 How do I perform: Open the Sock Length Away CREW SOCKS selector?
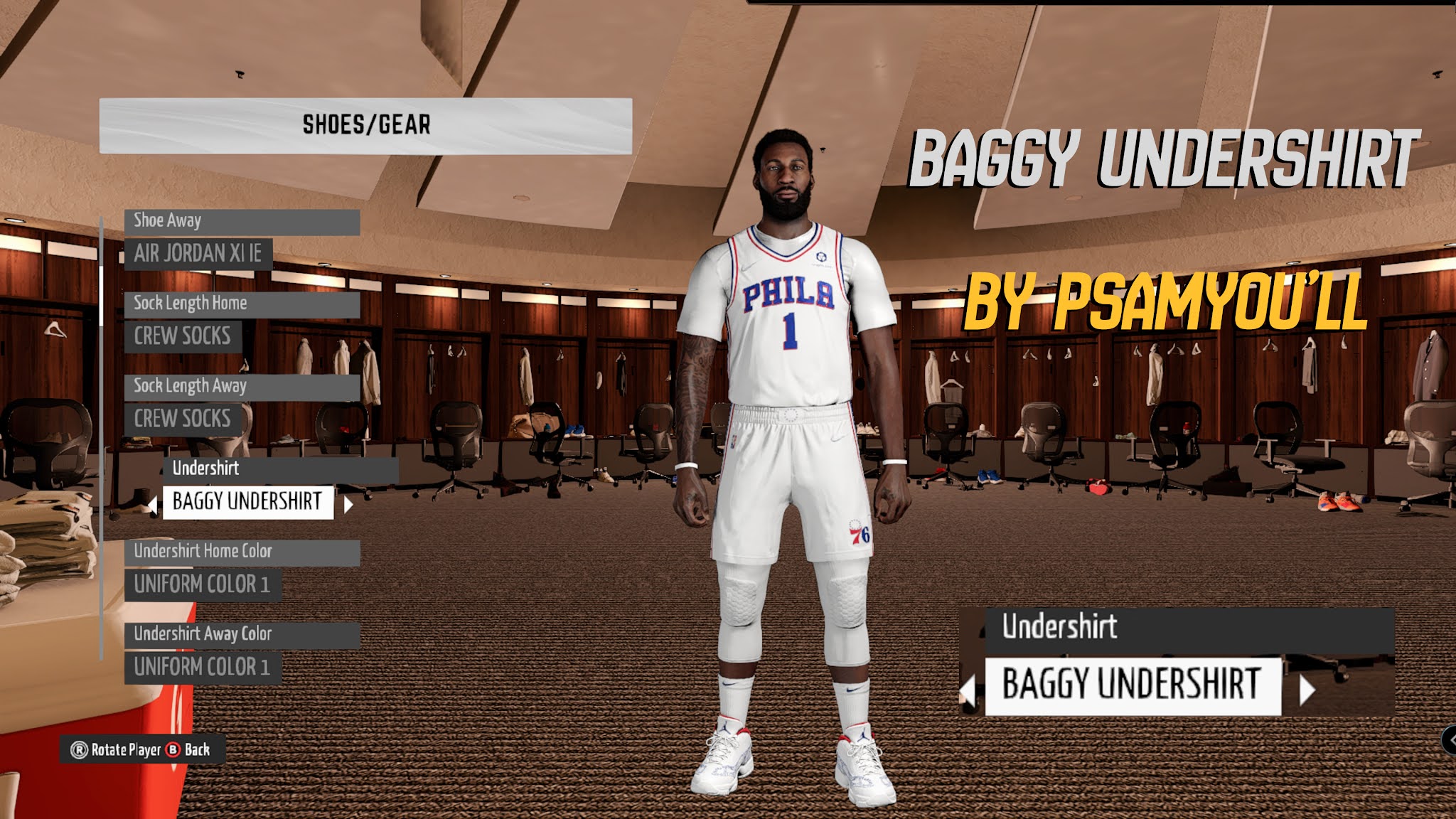[x=183, y=419]
